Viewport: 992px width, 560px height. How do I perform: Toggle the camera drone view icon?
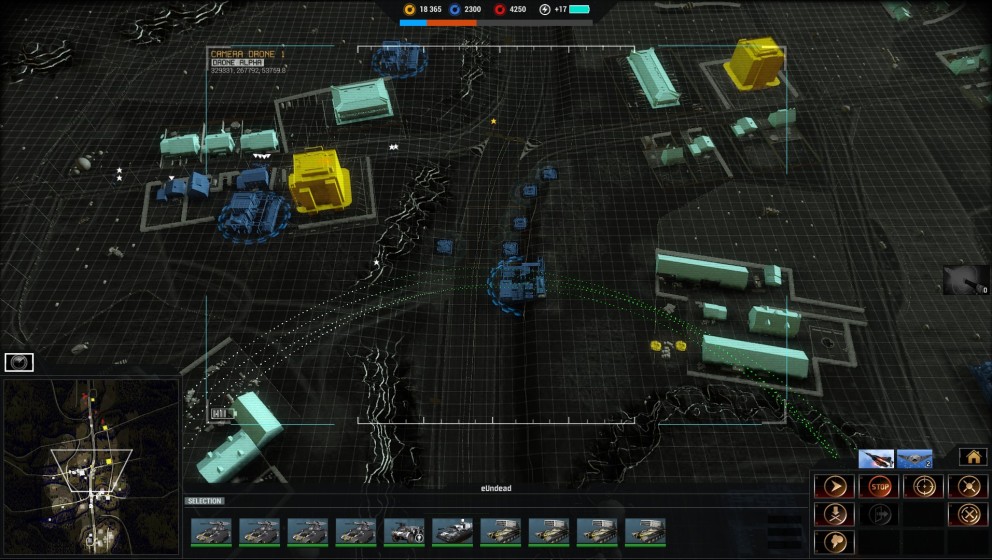19,362
